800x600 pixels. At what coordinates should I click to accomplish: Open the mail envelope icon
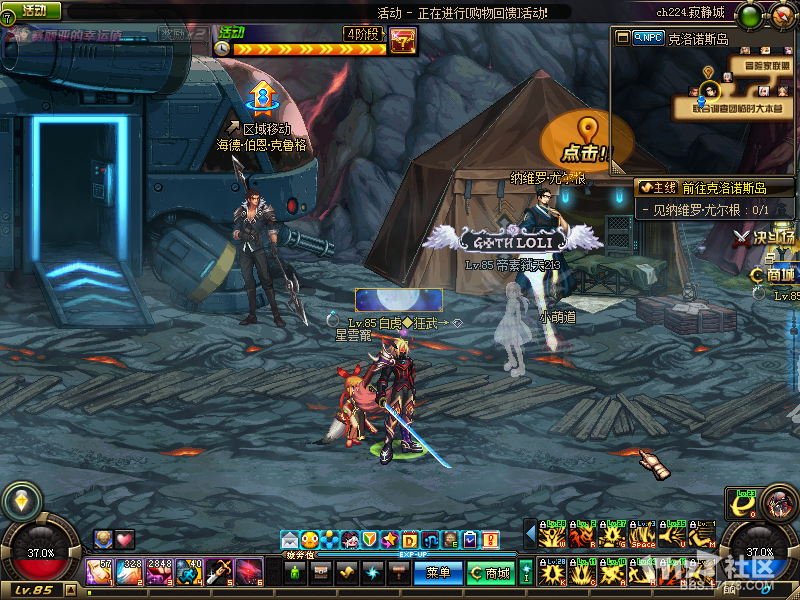(290, 540)
